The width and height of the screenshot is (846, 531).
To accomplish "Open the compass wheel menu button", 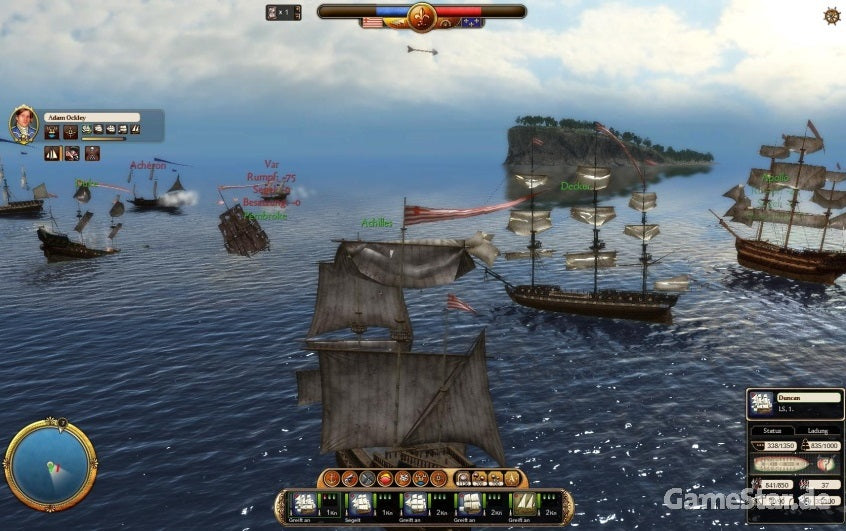I will tap(831, 15).
